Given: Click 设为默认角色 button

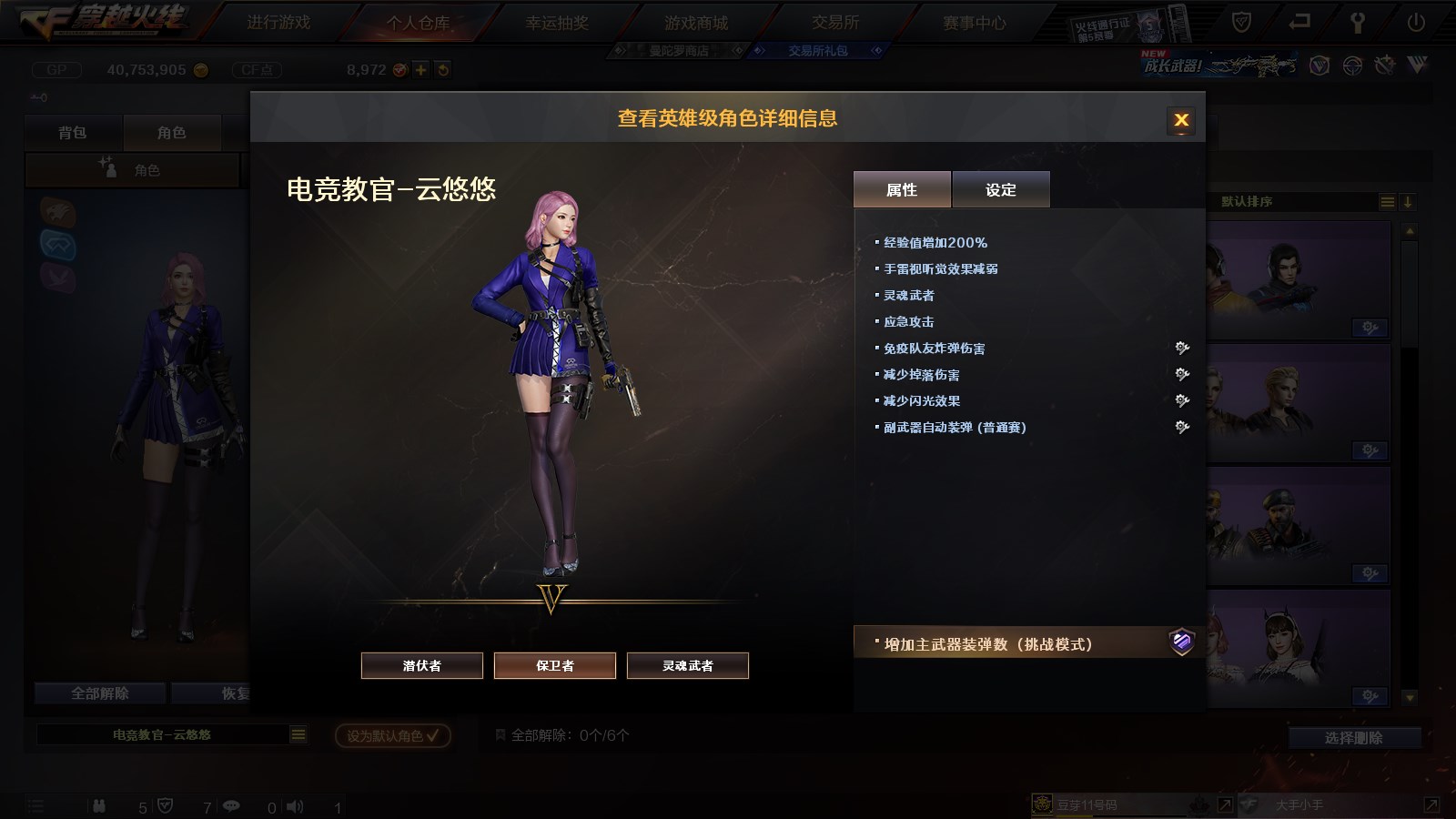Looking at the screenshot, I should coord(393,735).
